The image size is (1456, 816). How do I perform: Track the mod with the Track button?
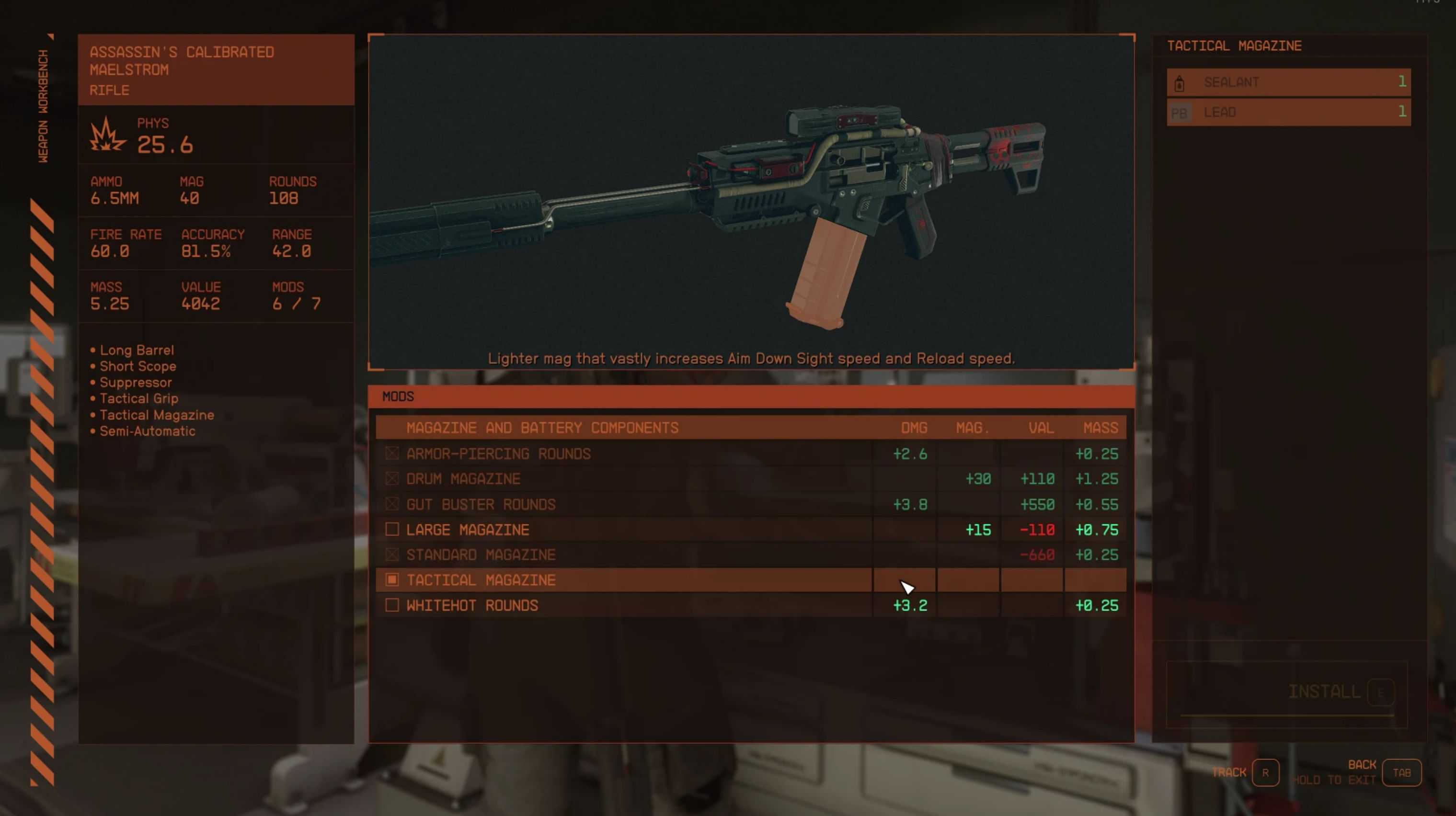pos(1264,772)
